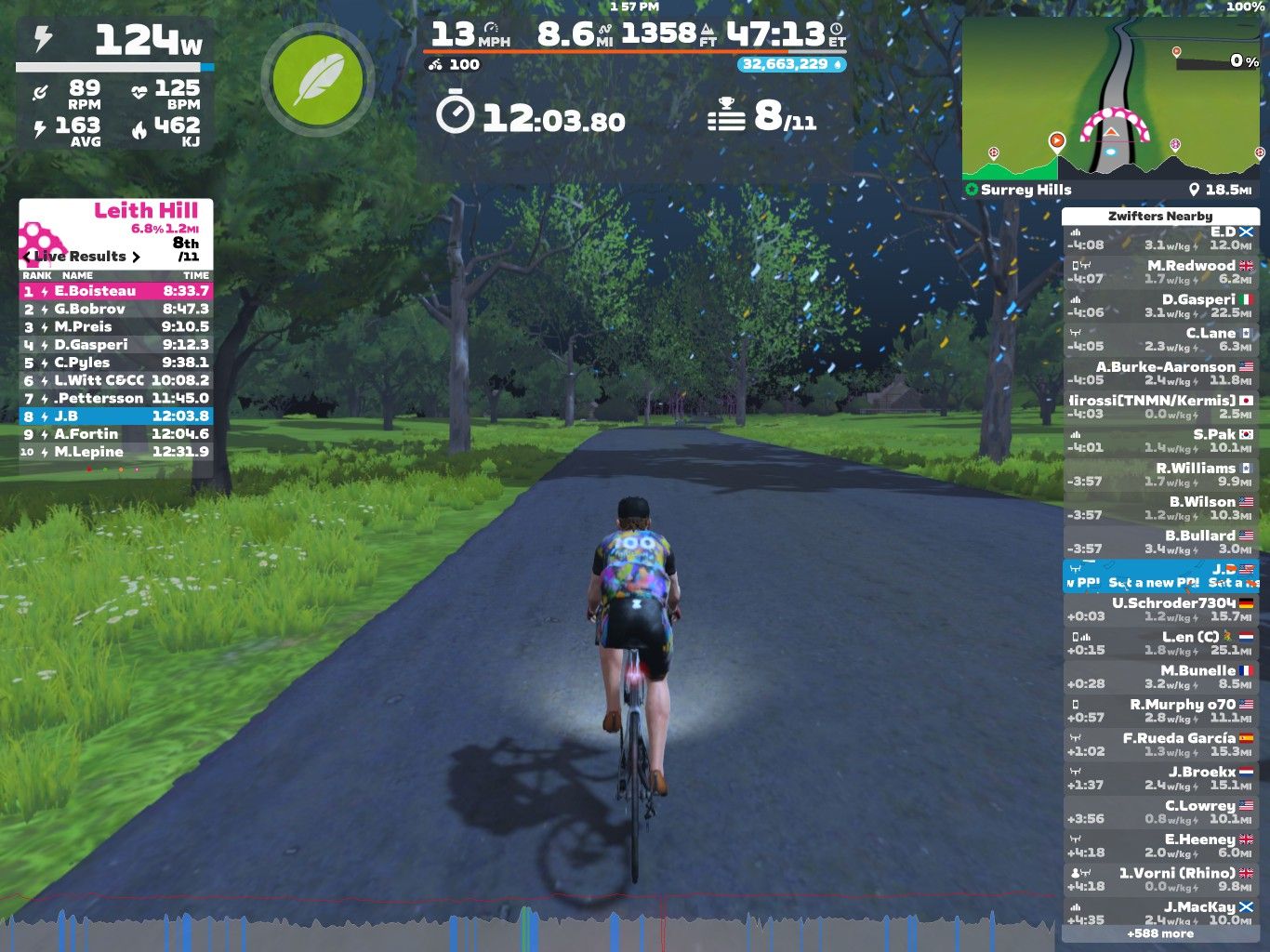Screen dimensions: 1270x952
Task: Select G.Bobrov leaderboard row
Action: coord(116,309)
